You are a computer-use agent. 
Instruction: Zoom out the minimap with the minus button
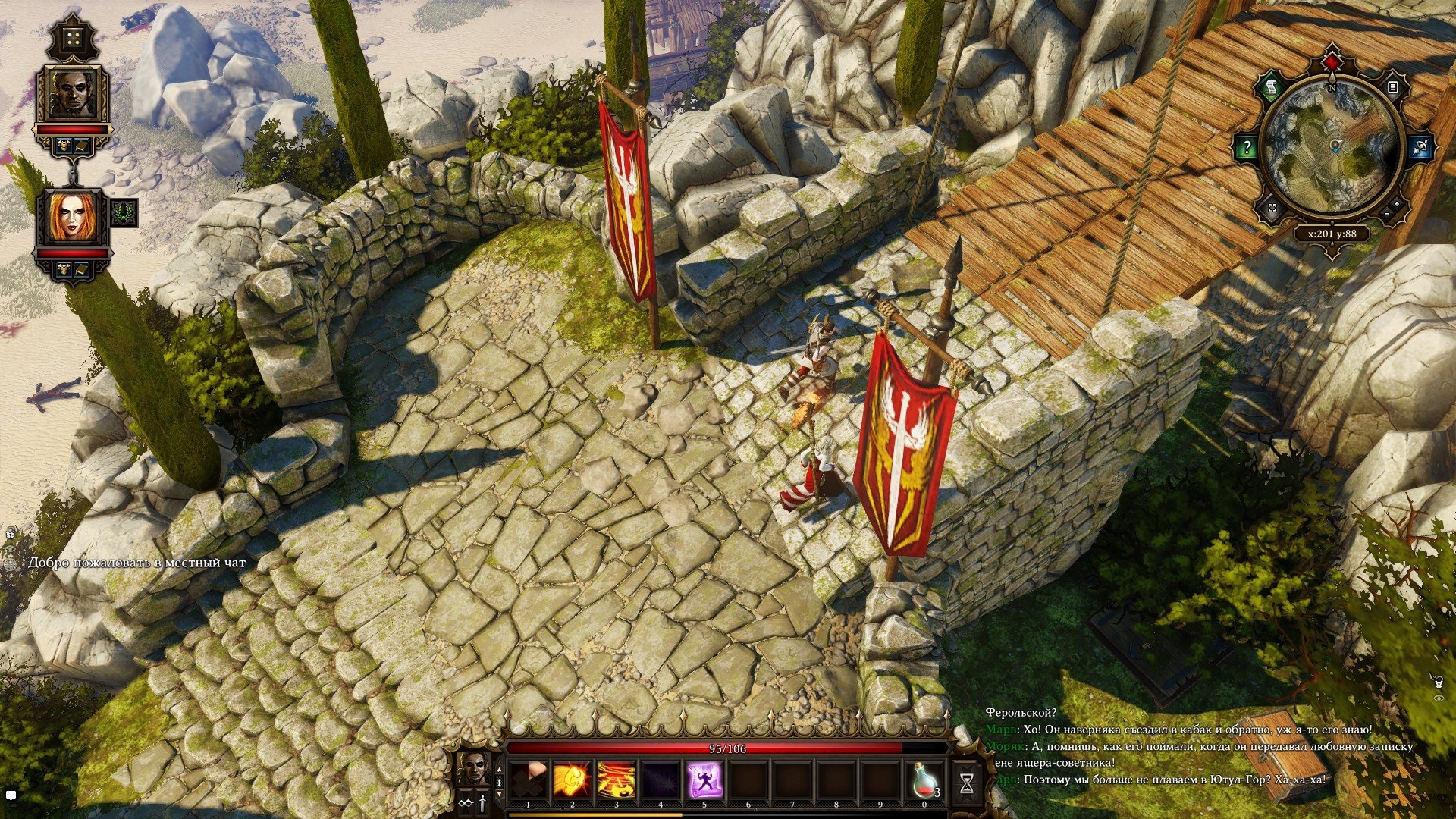(x=1387, y=215)
